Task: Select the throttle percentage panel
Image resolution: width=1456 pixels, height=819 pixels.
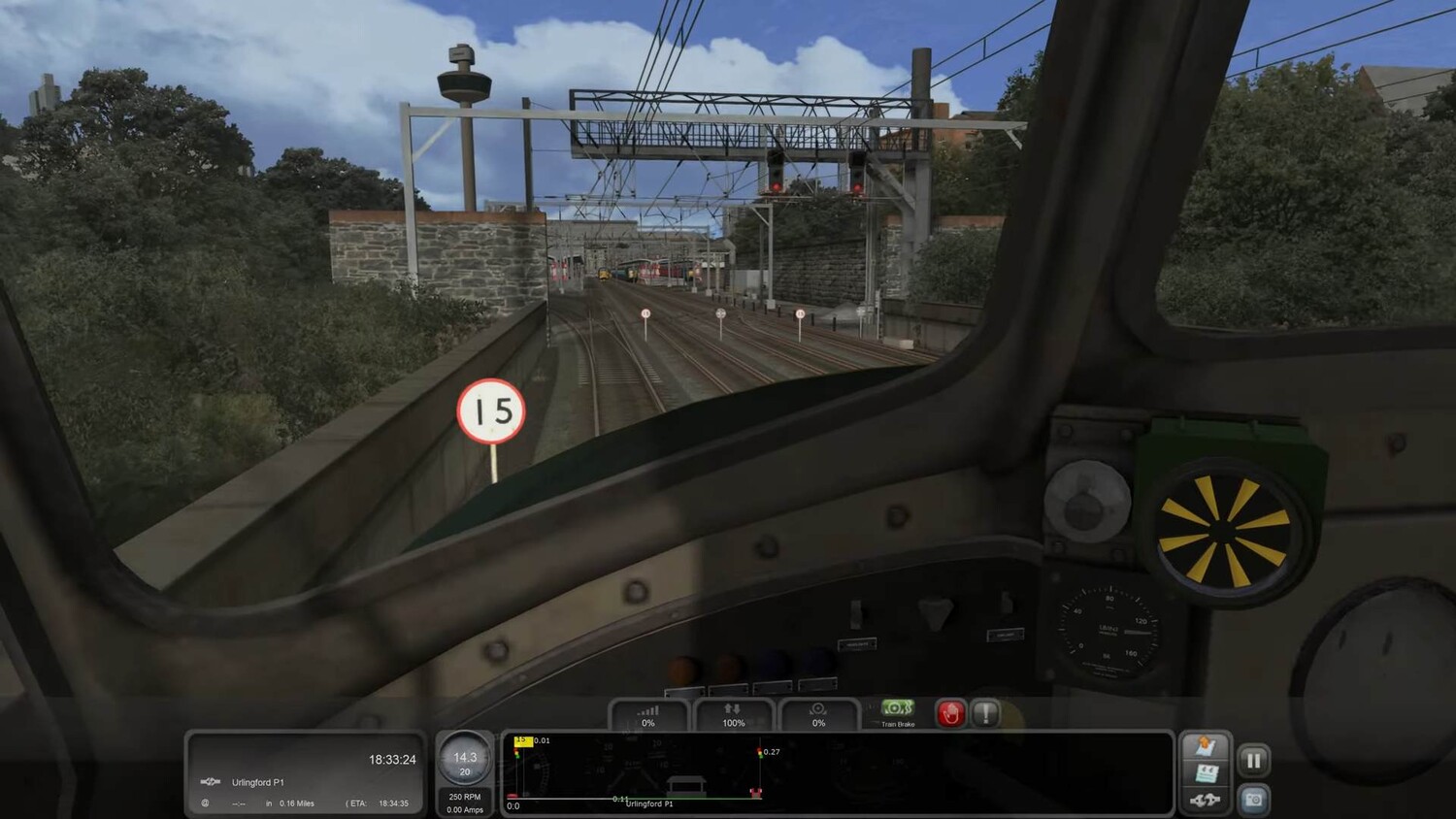Action: [x=648, y=715]
